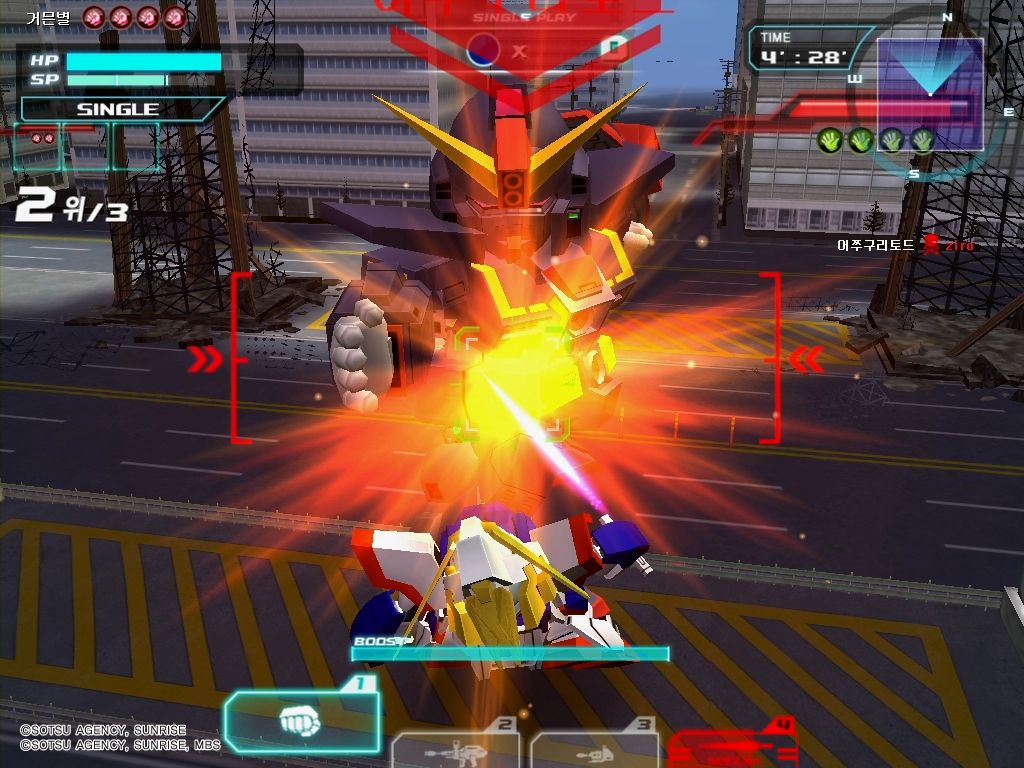Switch to the rifle weapon slot 2
The height and width of the screenshot is (768, 1024).
coord(455,750)
